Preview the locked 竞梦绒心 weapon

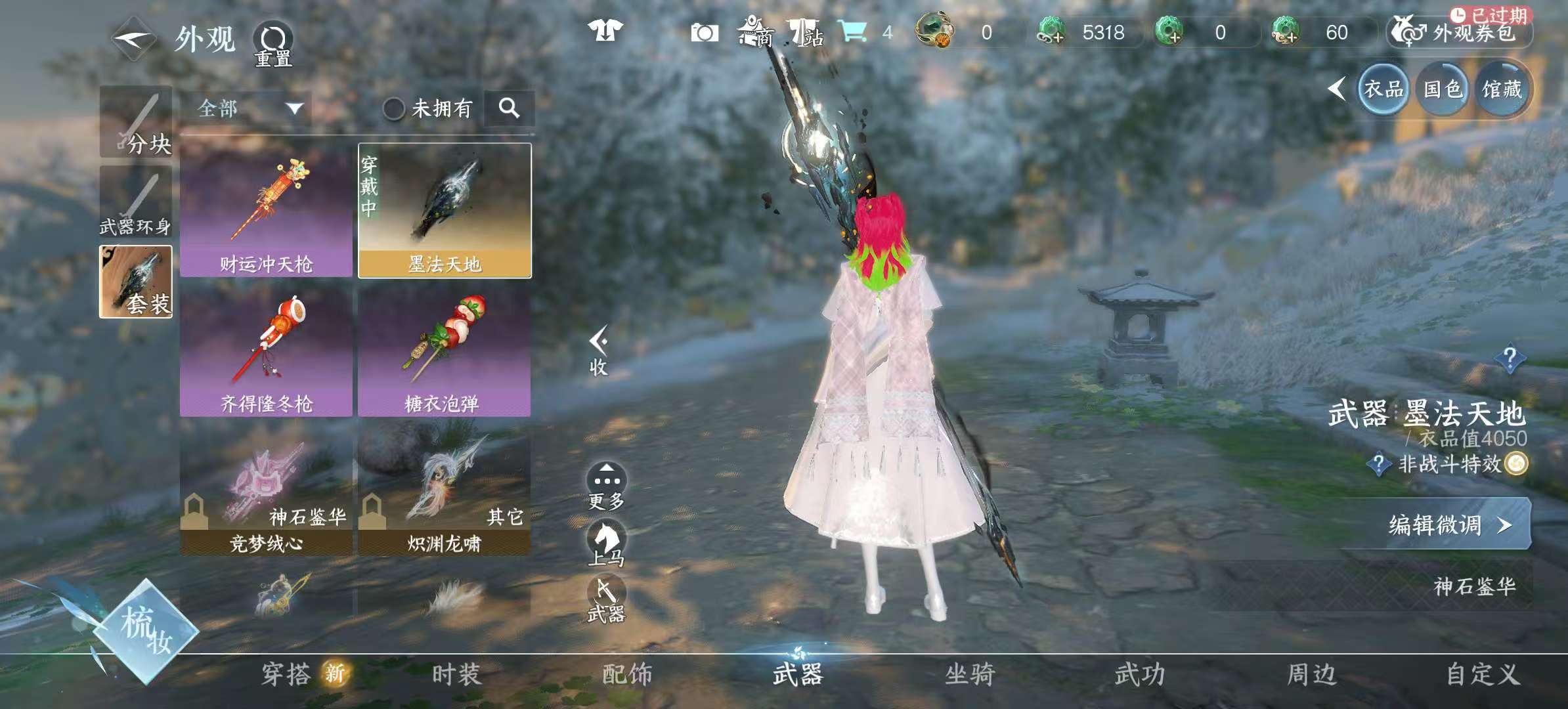pos(266,491)
